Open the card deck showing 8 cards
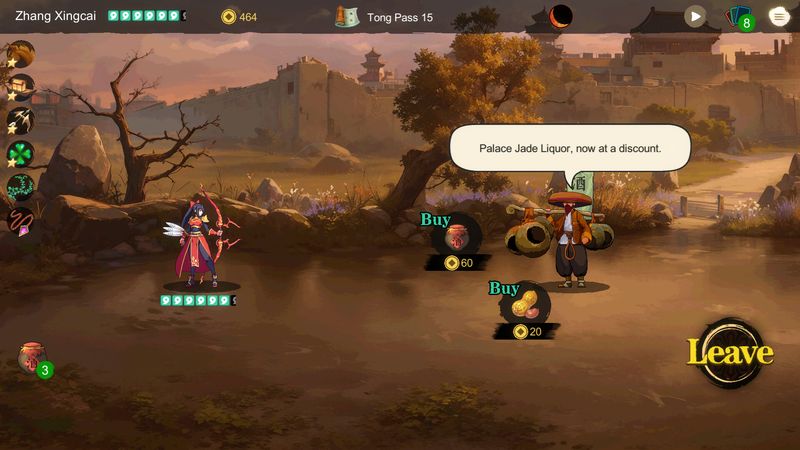This screenshot has width=800, height=450. tap(738, 17)
